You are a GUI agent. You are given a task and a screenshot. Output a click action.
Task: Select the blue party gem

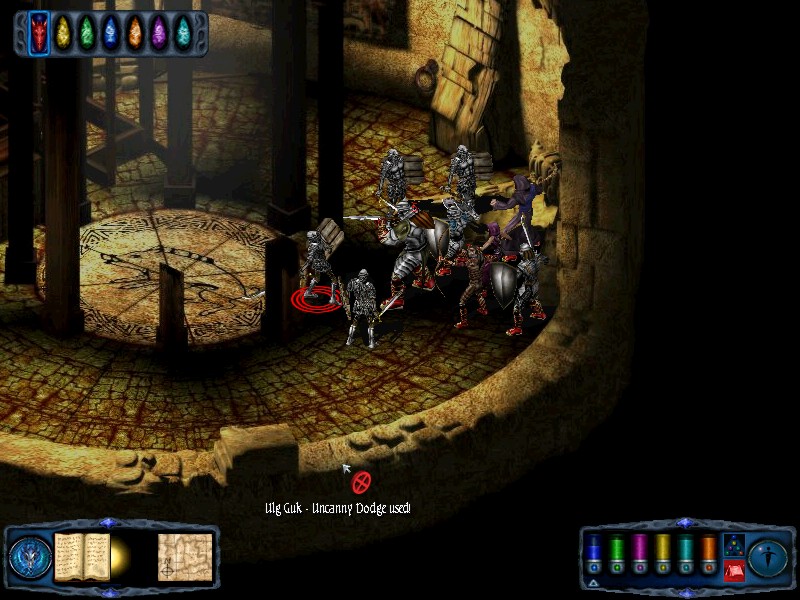[x=111, y=33]
